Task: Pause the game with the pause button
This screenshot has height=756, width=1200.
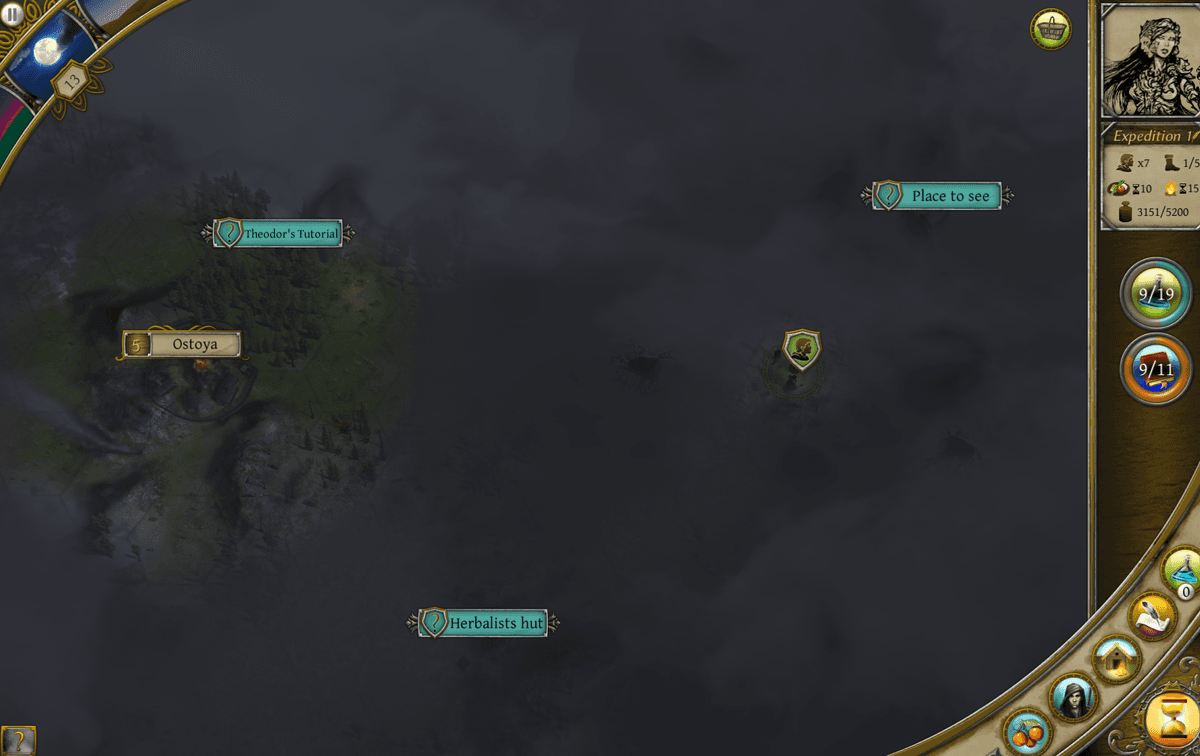Action: pos(13,14)
